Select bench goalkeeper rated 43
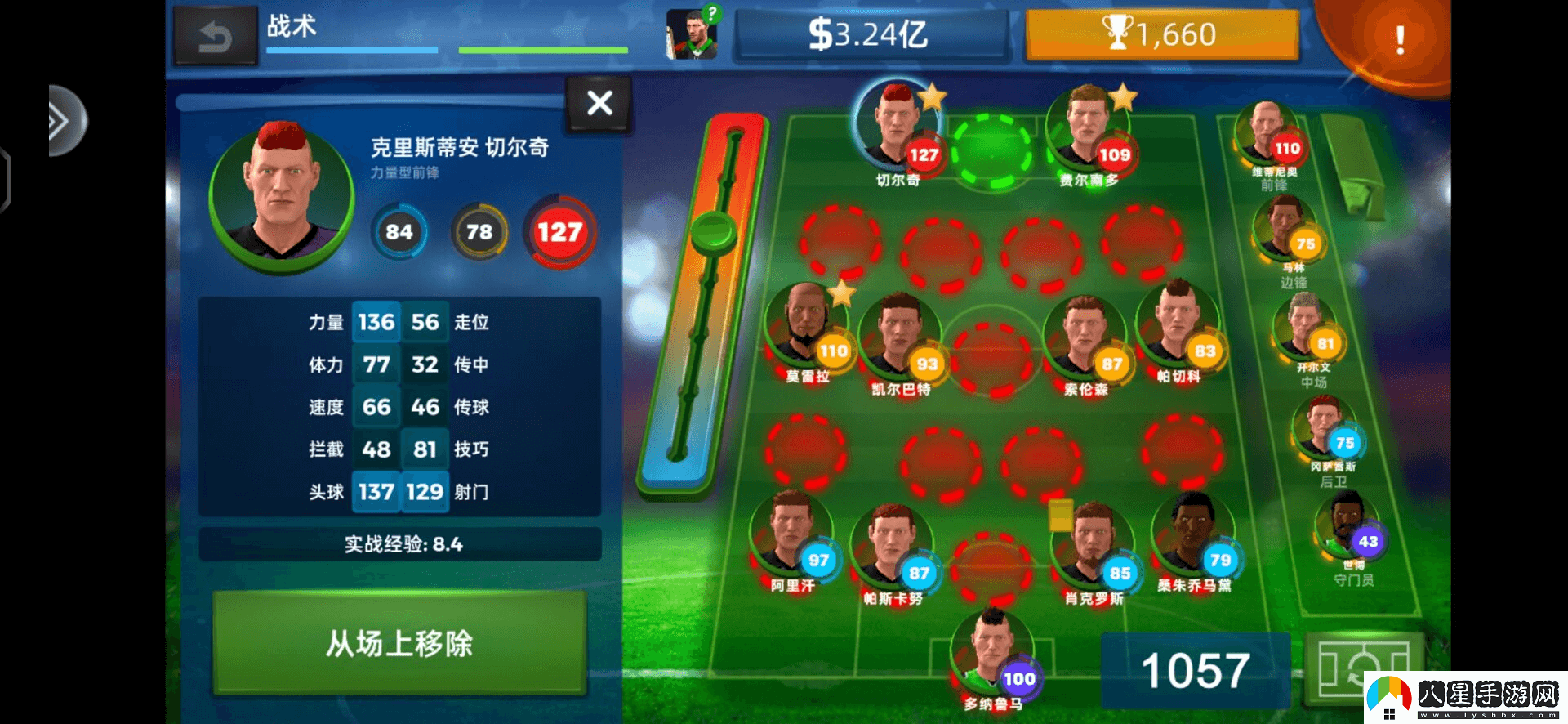The width and height of the screenshot is (1568, 724). point(1347,527)
